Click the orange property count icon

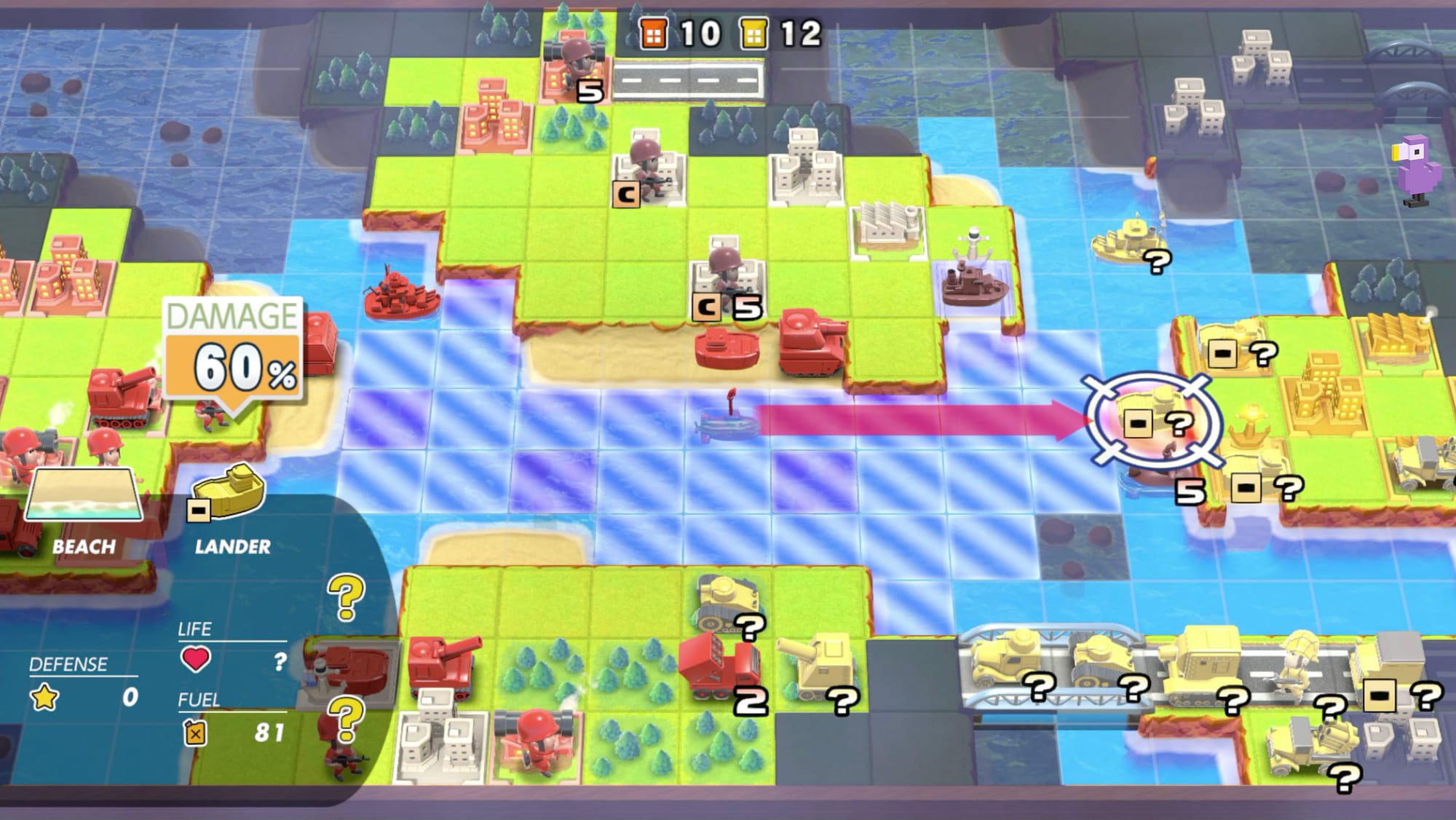(652, 32)
